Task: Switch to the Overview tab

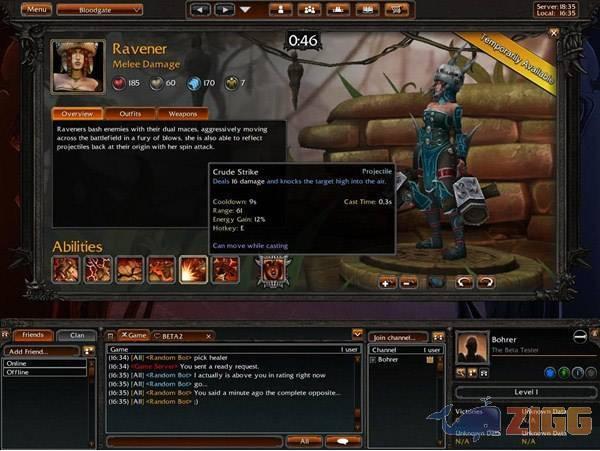Action: tap(77, 114)
